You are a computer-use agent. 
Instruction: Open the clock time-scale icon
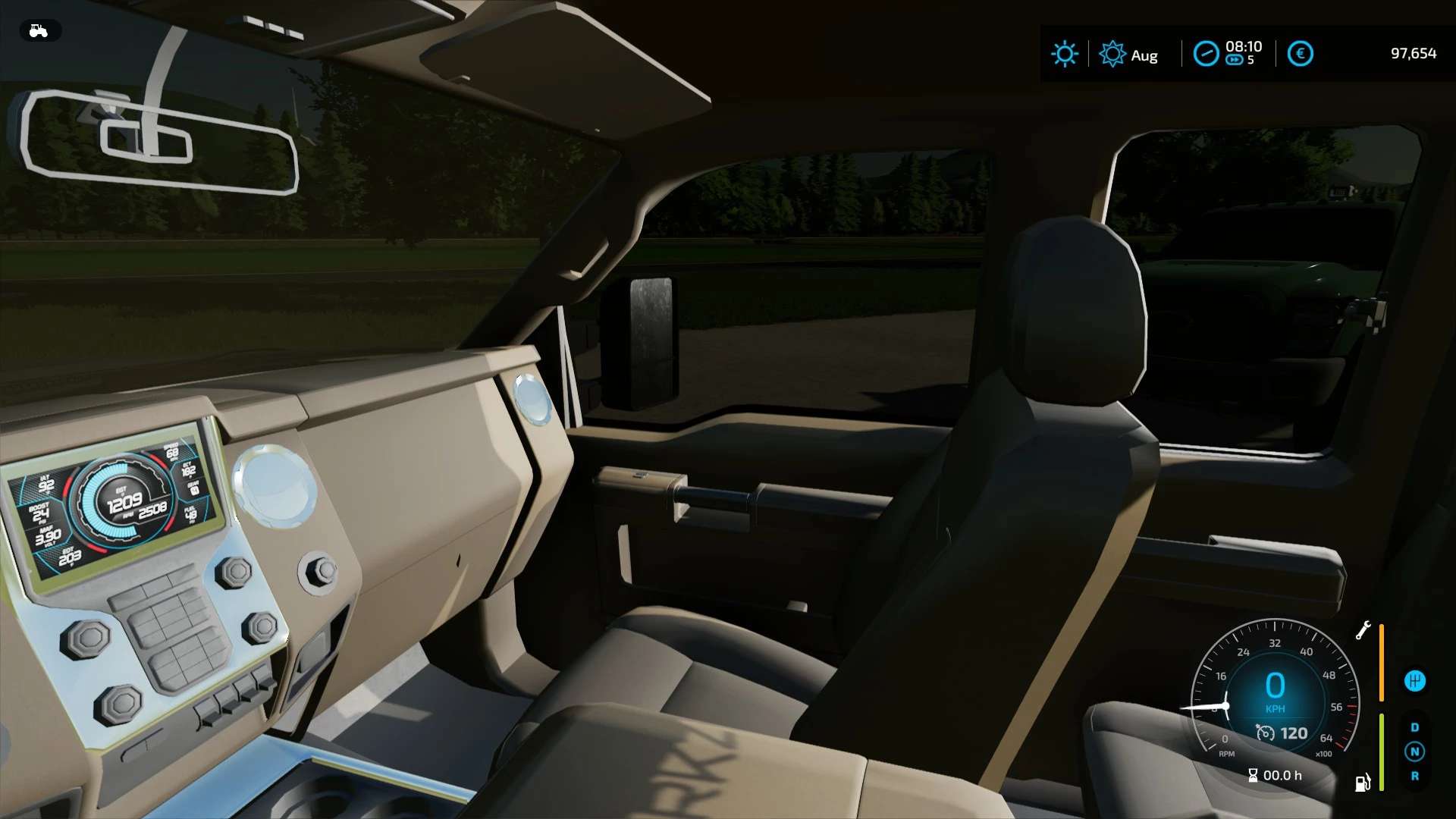(x=1206, y=54)
